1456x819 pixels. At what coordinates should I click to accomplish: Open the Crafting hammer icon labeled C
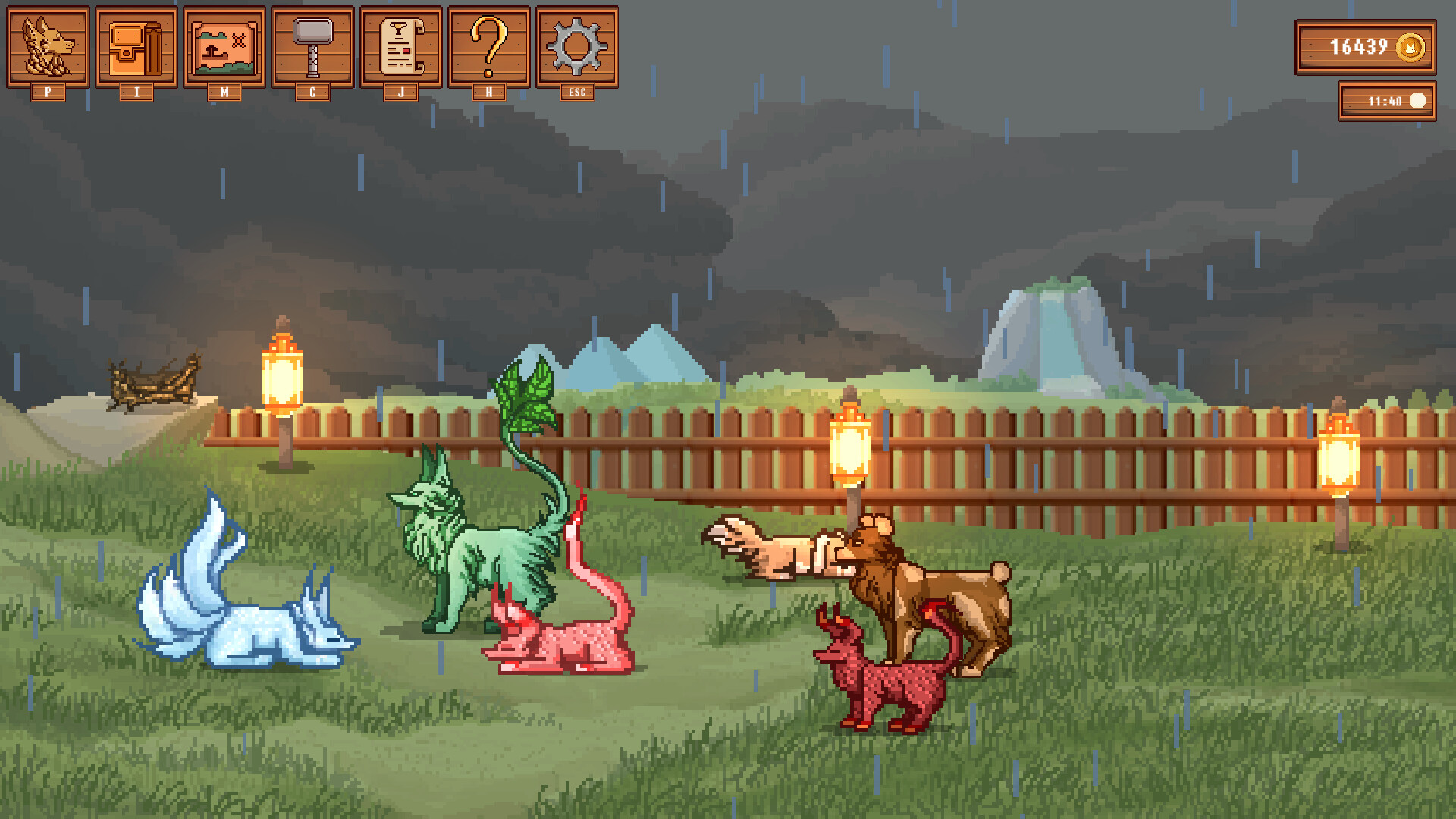[x=312, y=47]
